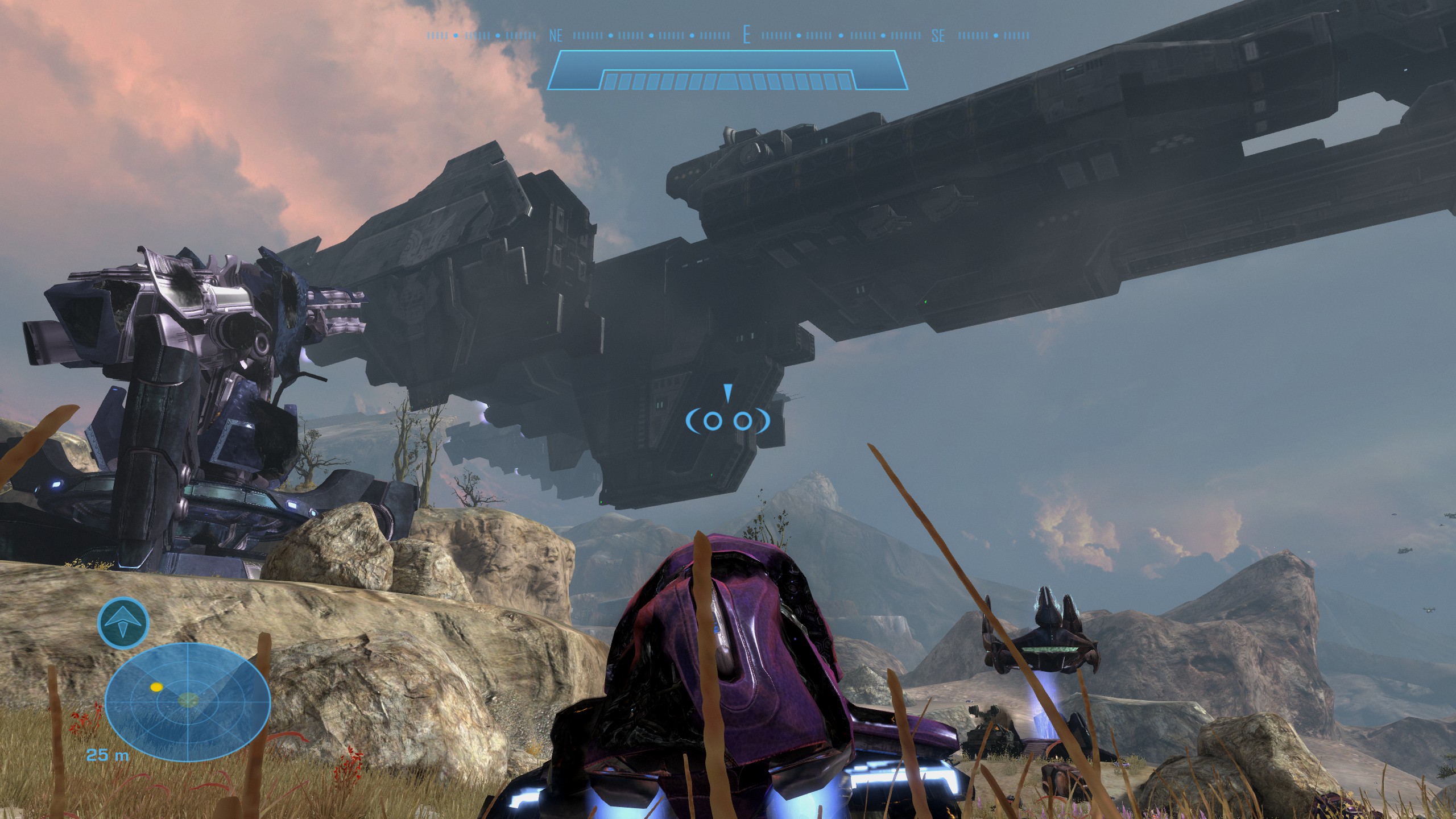Click the SE compass heading

[x=938, y=36]
